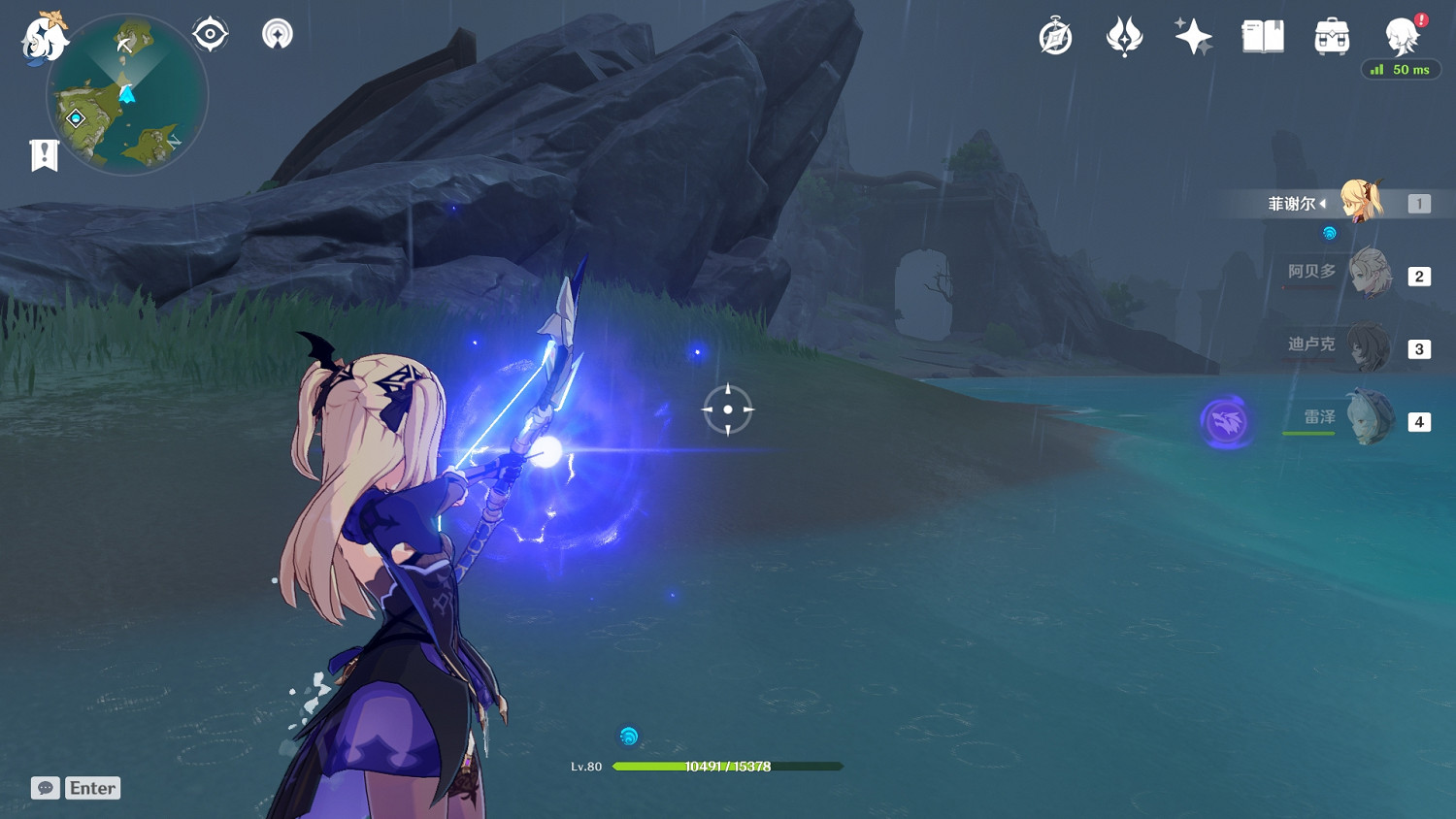This screenshot has height=819, width=1456.
Task: Switch to party member 阿贝多
Action: (x=1369, y=275)
